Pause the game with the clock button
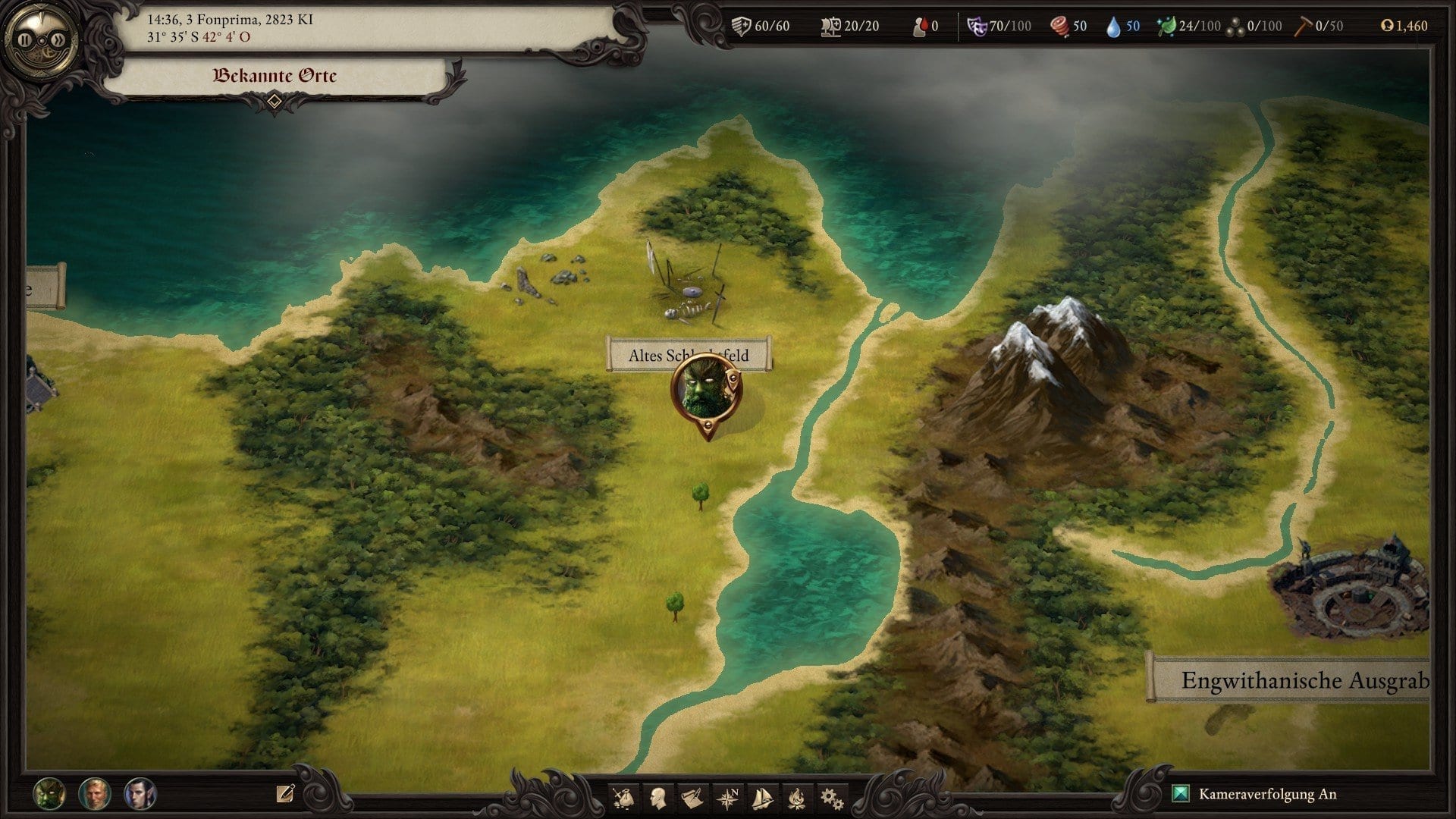This screenshot has width=1456, height=819. pos(27,39)
